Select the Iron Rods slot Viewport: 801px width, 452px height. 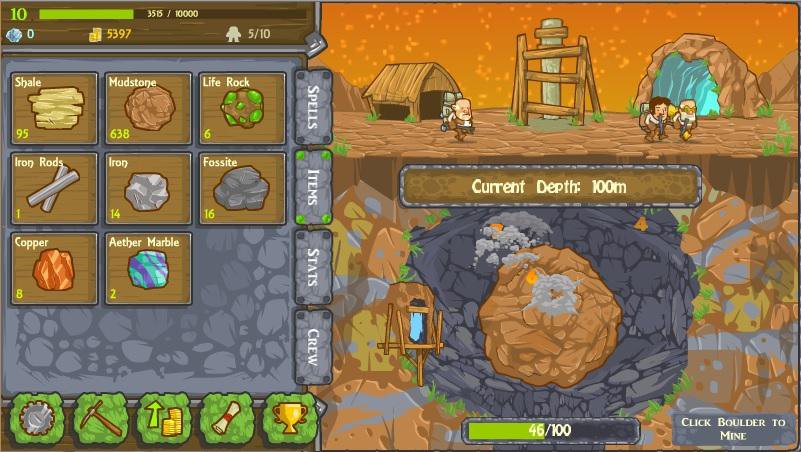tap(55, 188)
